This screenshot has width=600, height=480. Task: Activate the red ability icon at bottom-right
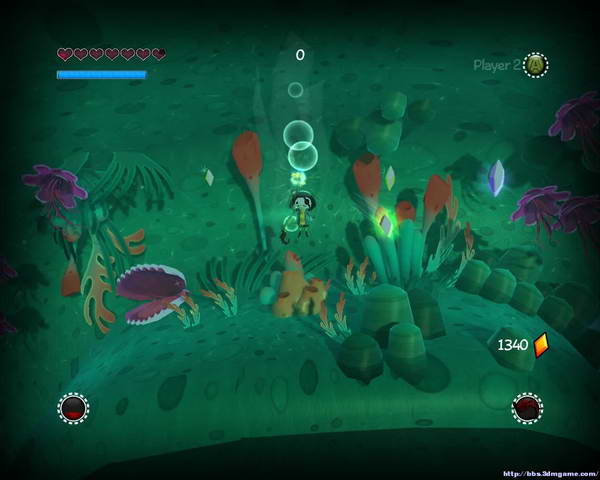527,408
